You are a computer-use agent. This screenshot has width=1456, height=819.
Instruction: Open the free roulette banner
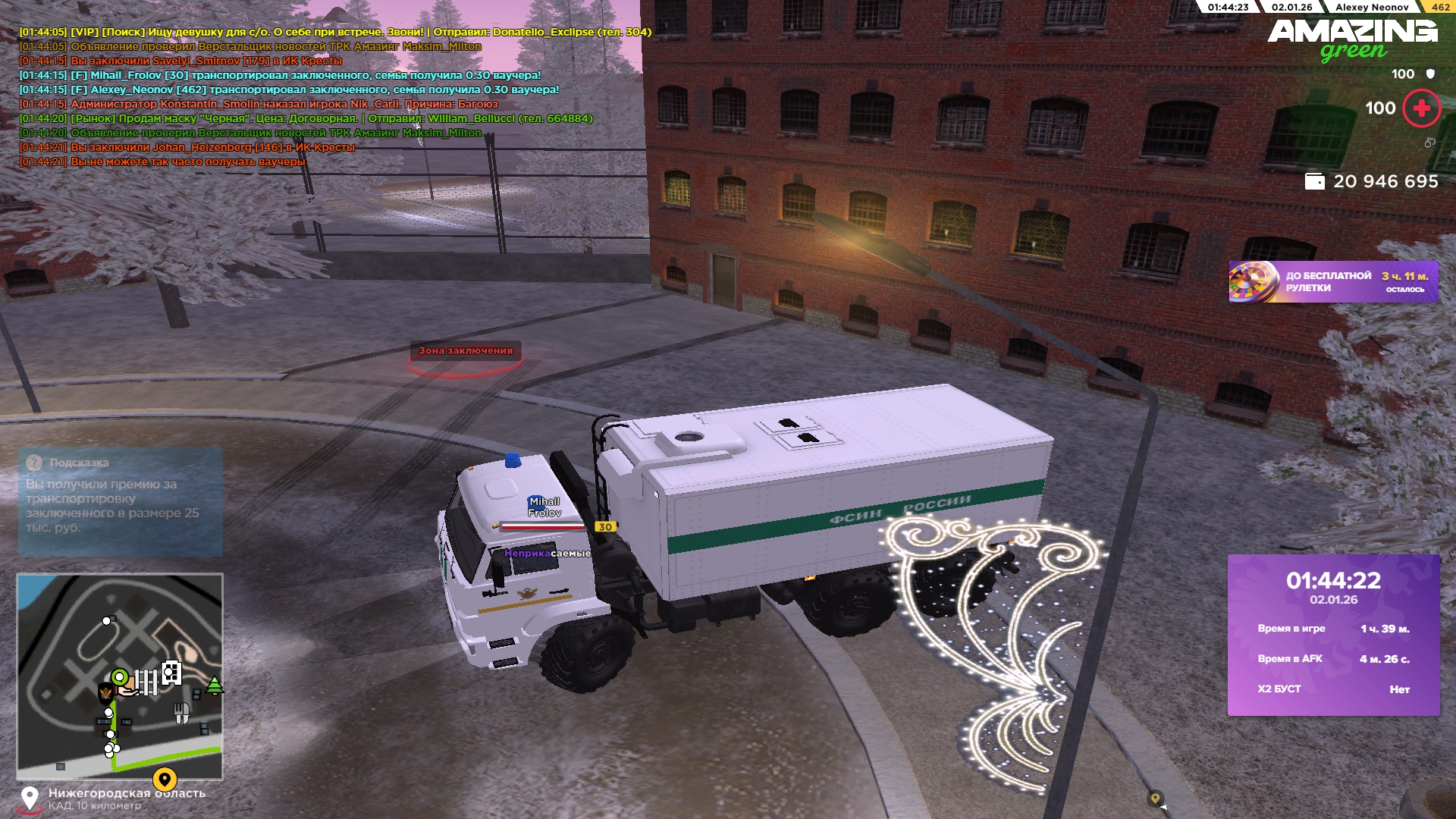tap(1333, 282)
